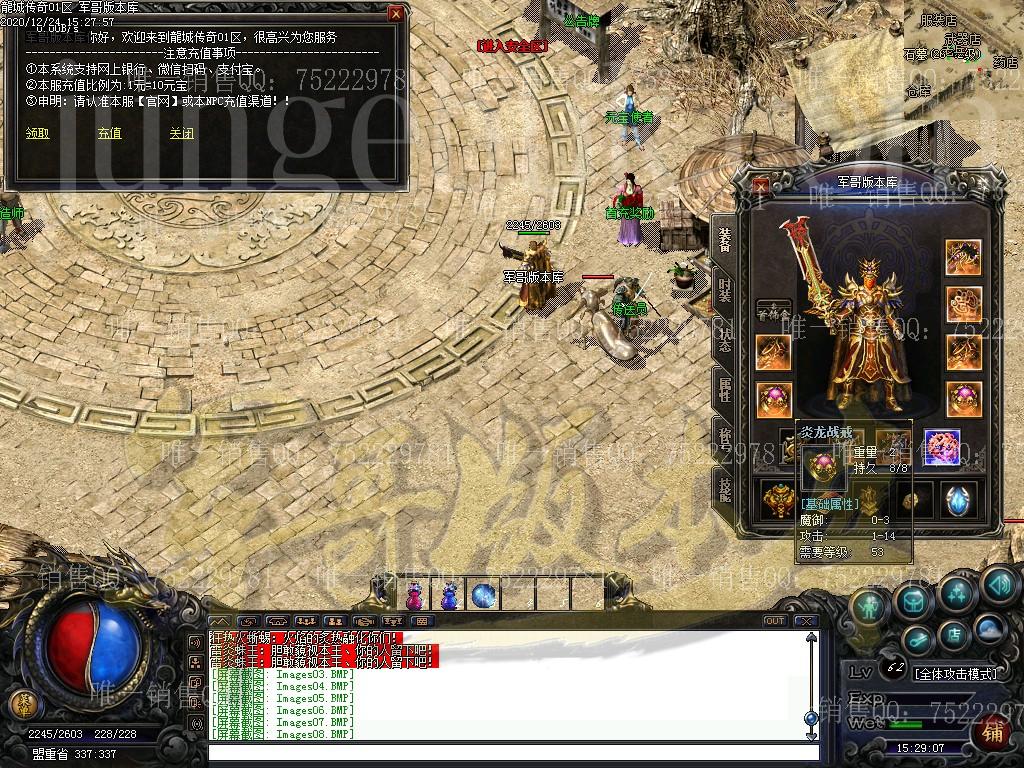Close the character equipment panel
This screenshot has width=1024, height=768.
[762, 185]
